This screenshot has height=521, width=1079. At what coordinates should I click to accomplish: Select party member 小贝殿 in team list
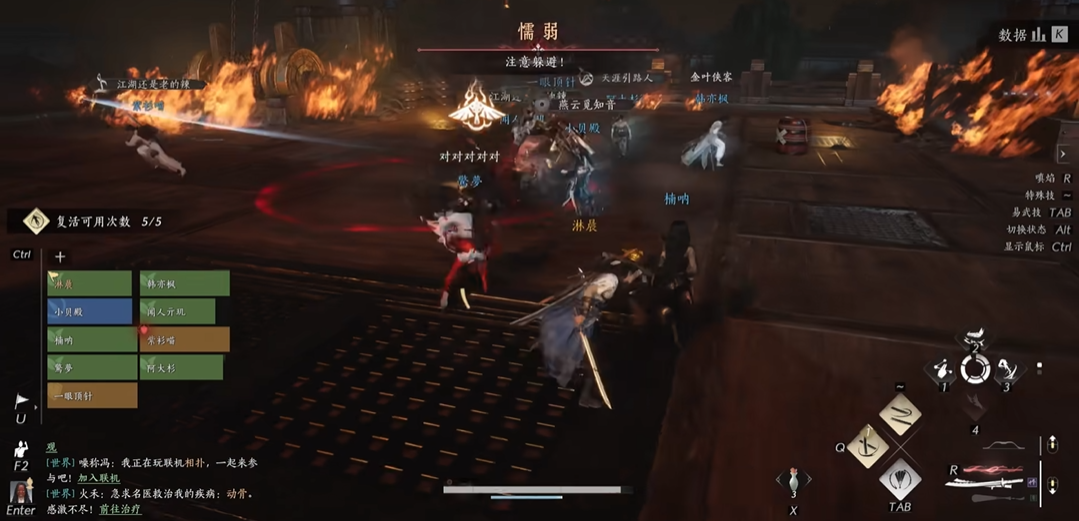[x=90, y=312]
